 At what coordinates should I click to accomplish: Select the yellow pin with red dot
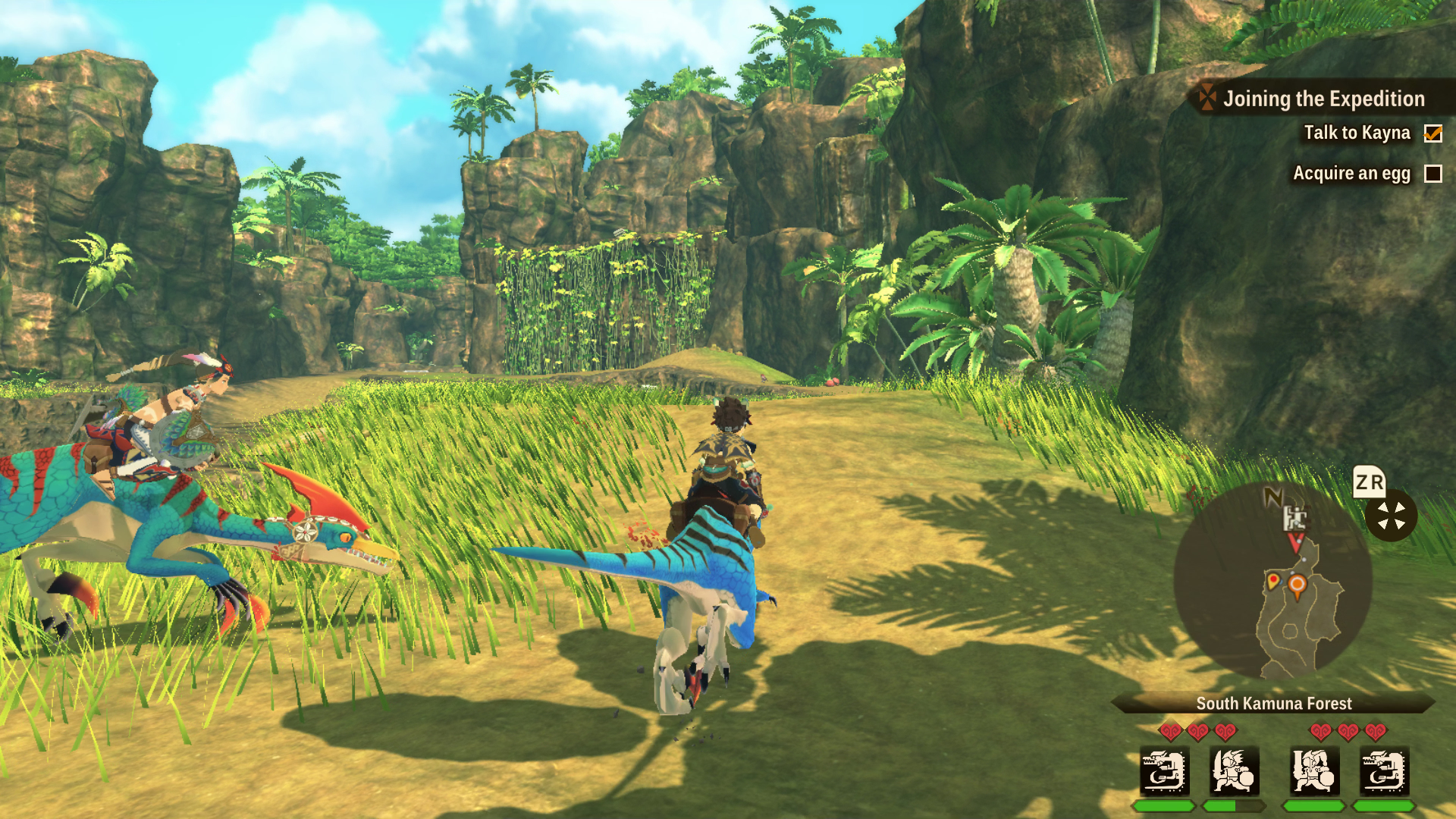pos(1273,582)
